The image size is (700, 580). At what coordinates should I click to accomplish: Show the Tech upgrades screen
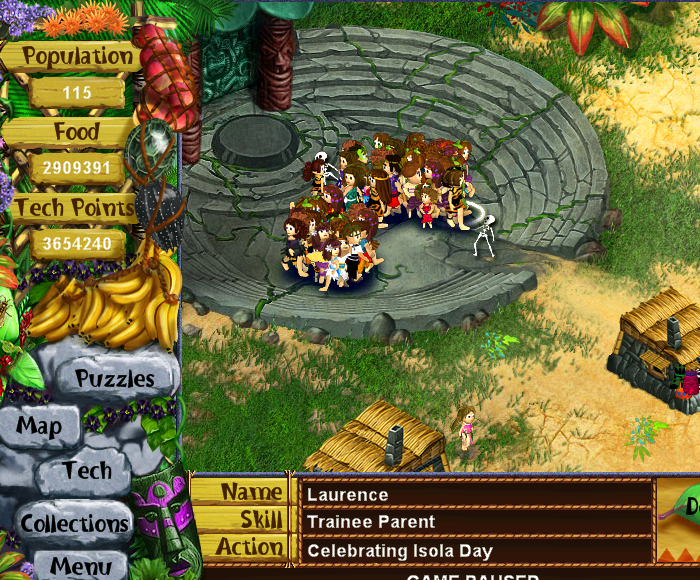pyautogui.click(x=87, y=471)
